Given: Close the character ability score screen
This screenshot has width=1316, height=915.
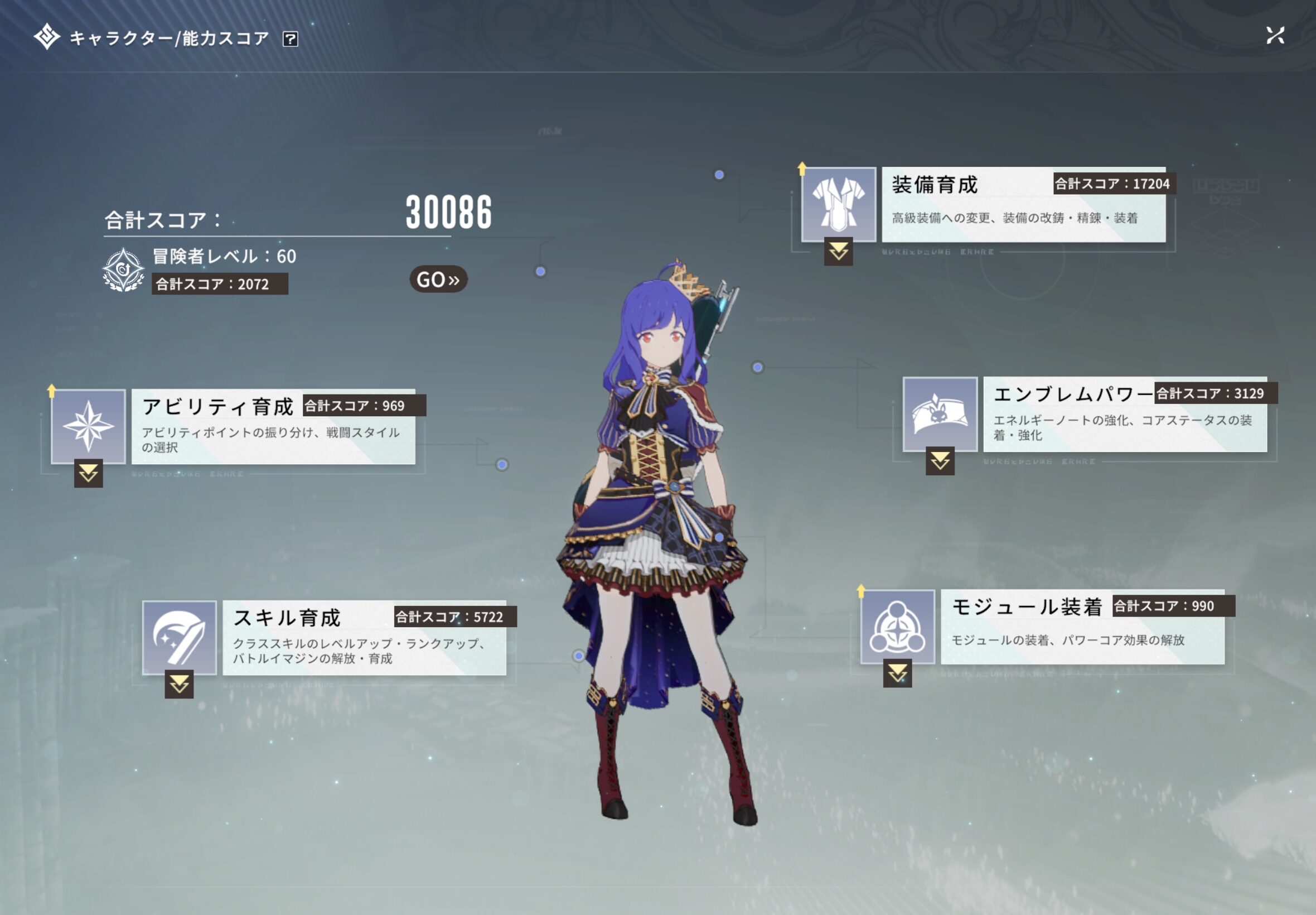Looking at the screenshot, I should (1275, 36).
